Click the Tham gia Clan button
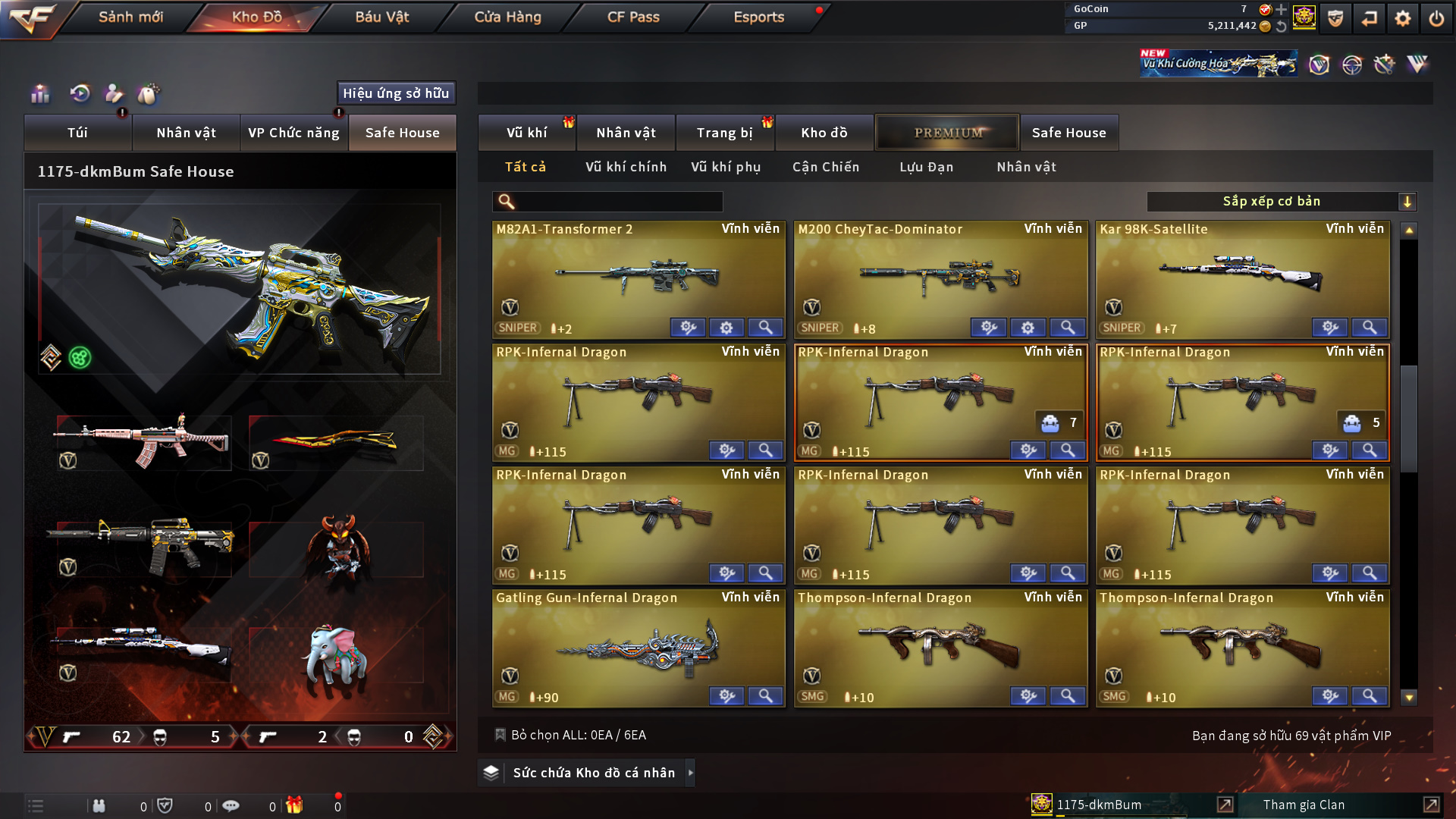 click(x=1304, y=805)
